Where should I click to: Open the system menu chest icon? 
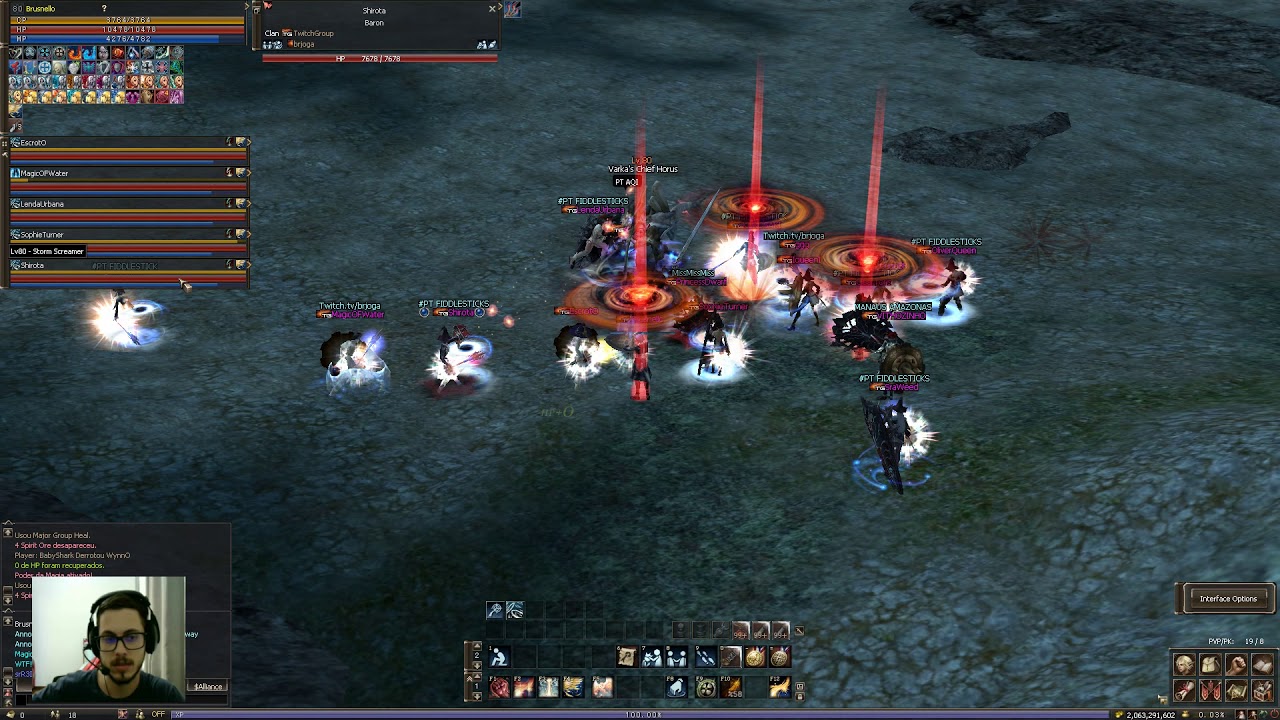click(x=1262, y=690)
